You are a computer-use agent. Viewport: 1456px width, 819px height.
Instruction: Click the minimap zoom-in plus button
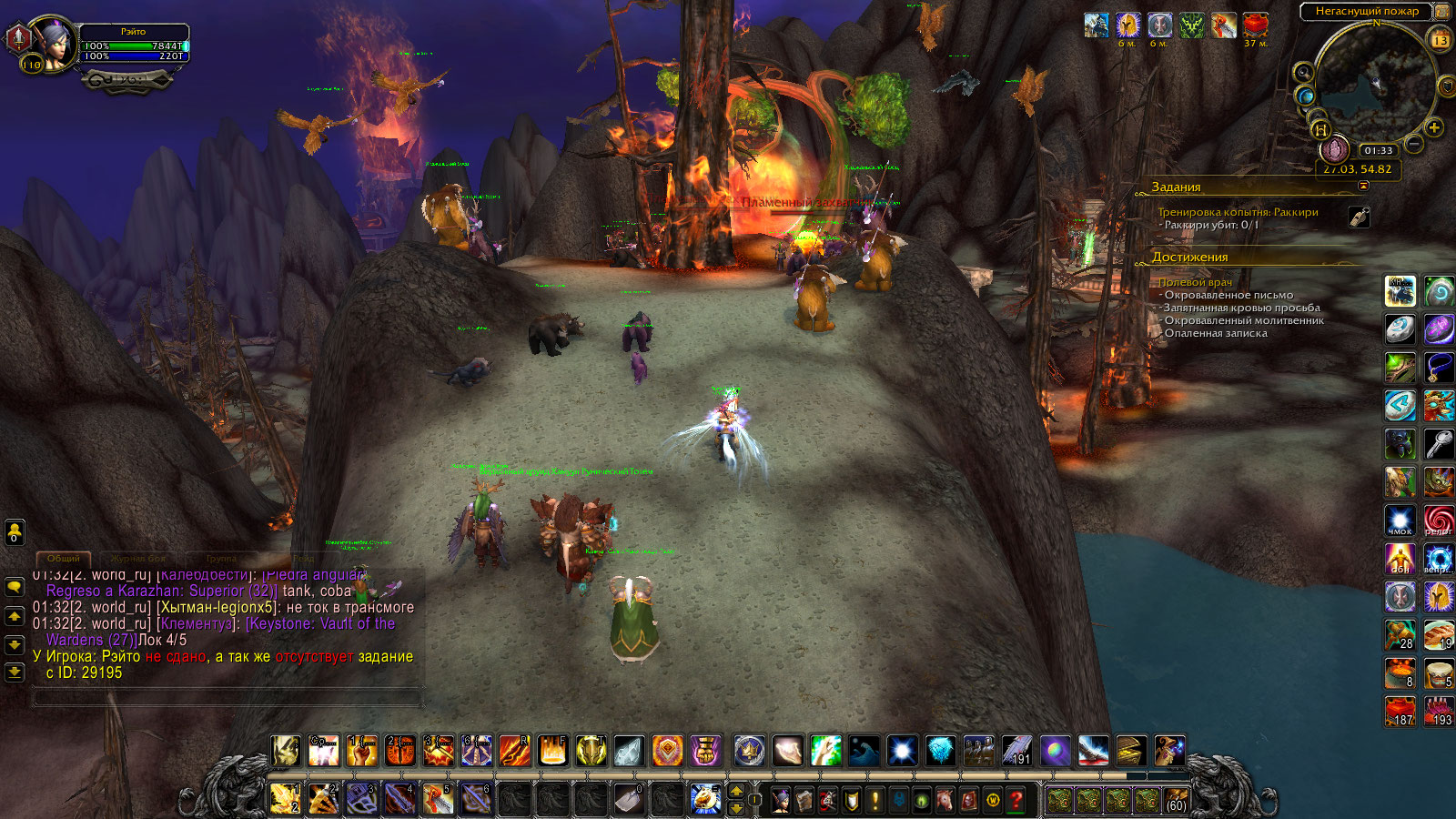(1434, 127)
